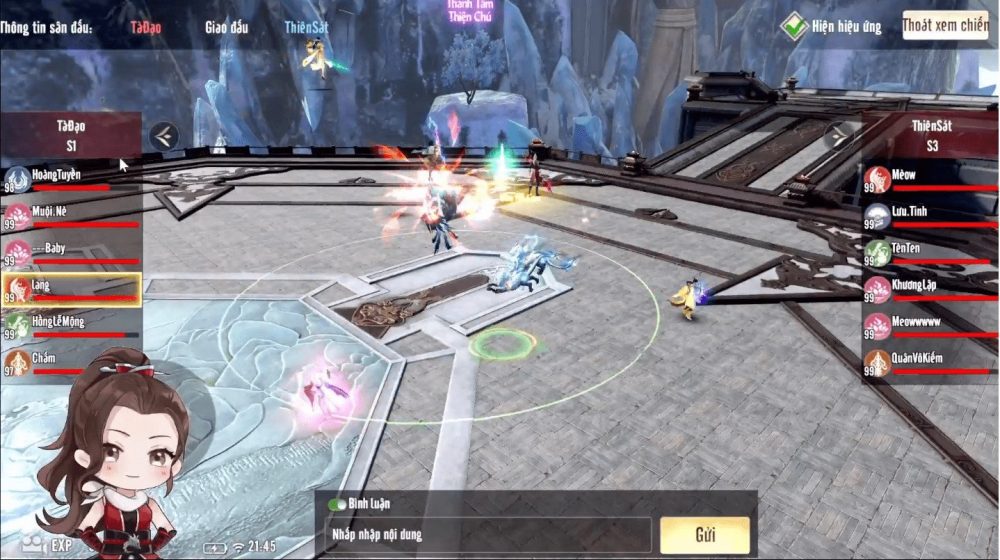Choose player Lưu.Tinh row

click(929, 216)
